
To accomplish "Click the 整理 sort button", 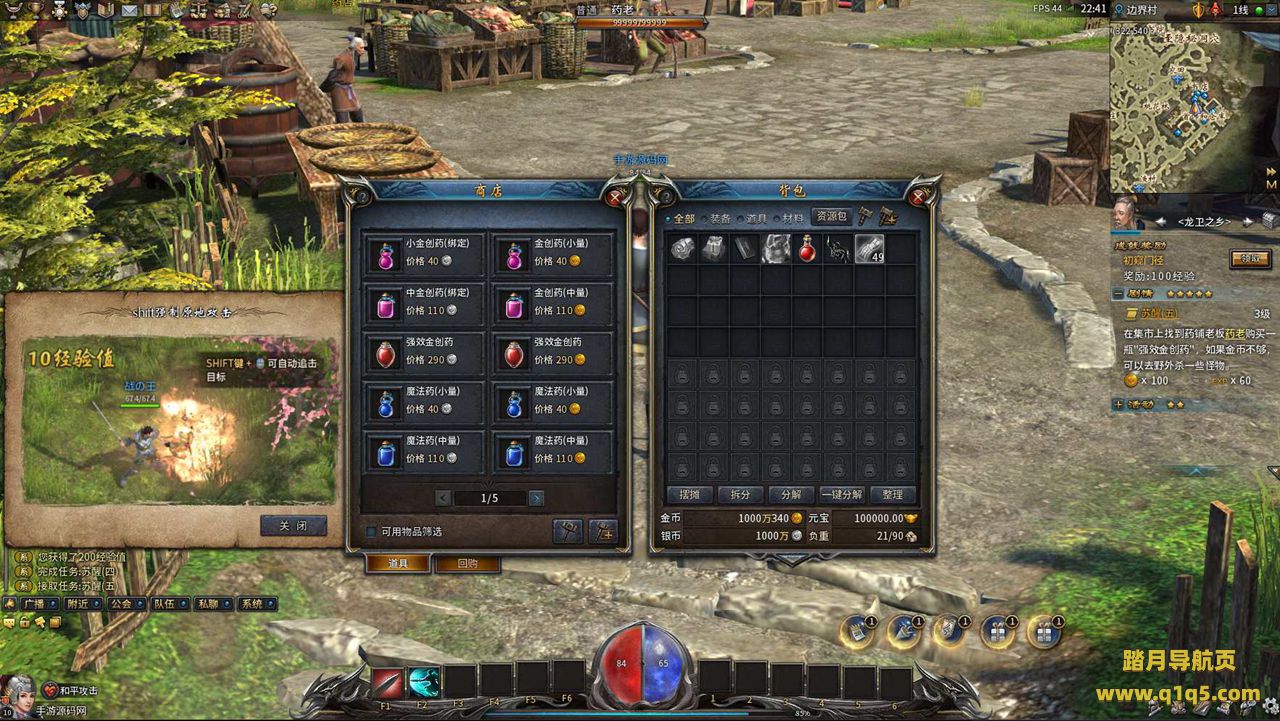I will pyautogui.click(x=893, y=495).
